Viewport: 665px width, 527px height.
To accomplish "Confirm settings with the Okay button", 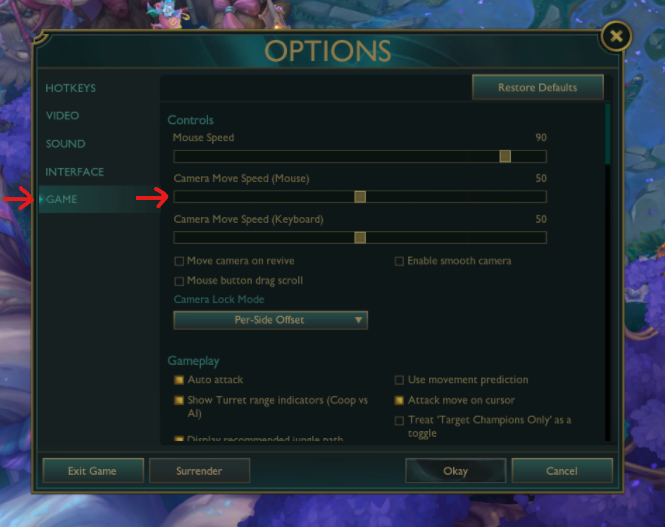I will tap(455, 471).
